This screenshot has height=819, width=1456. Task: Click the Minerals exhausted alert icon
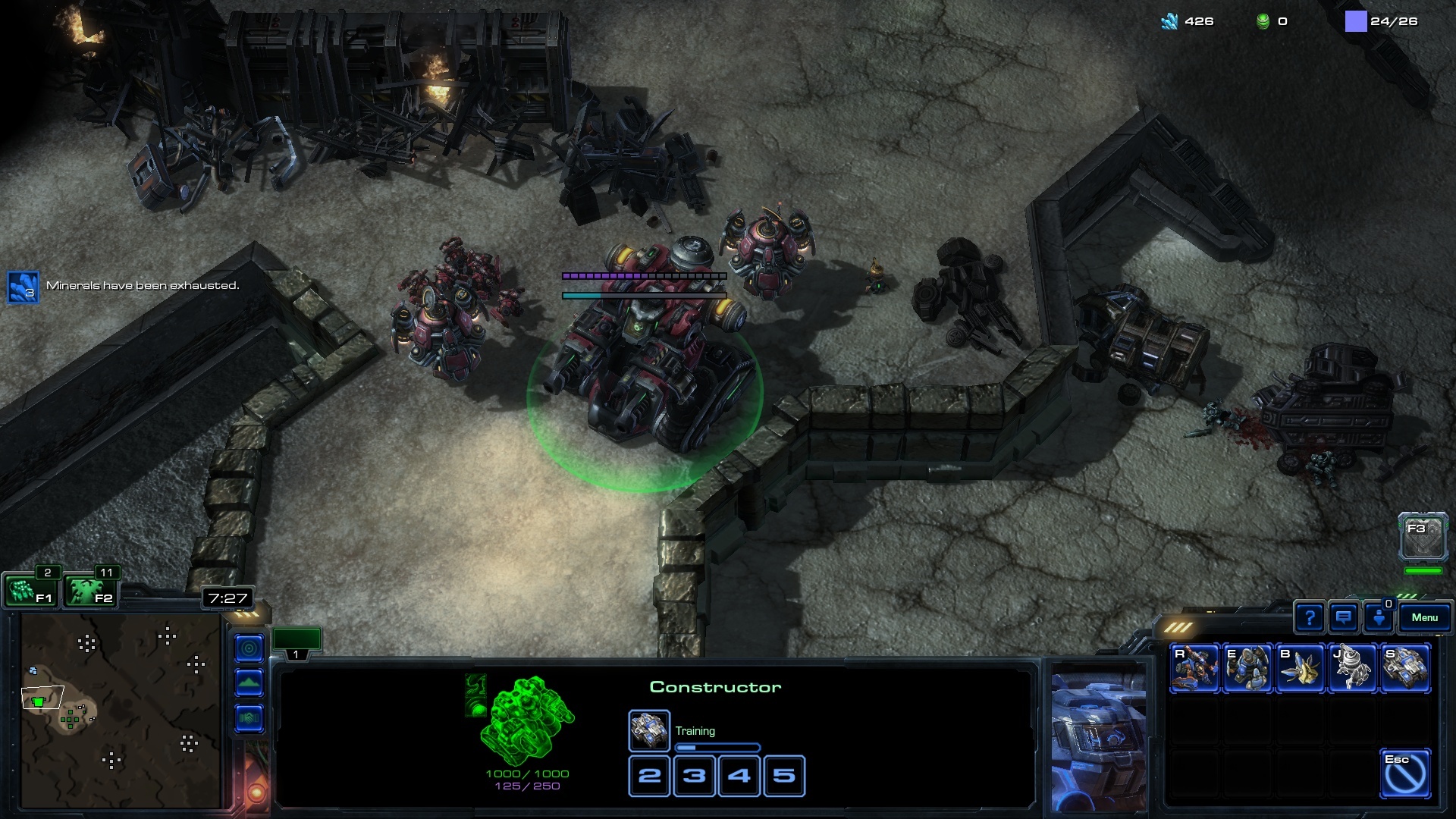pos(23,287)
